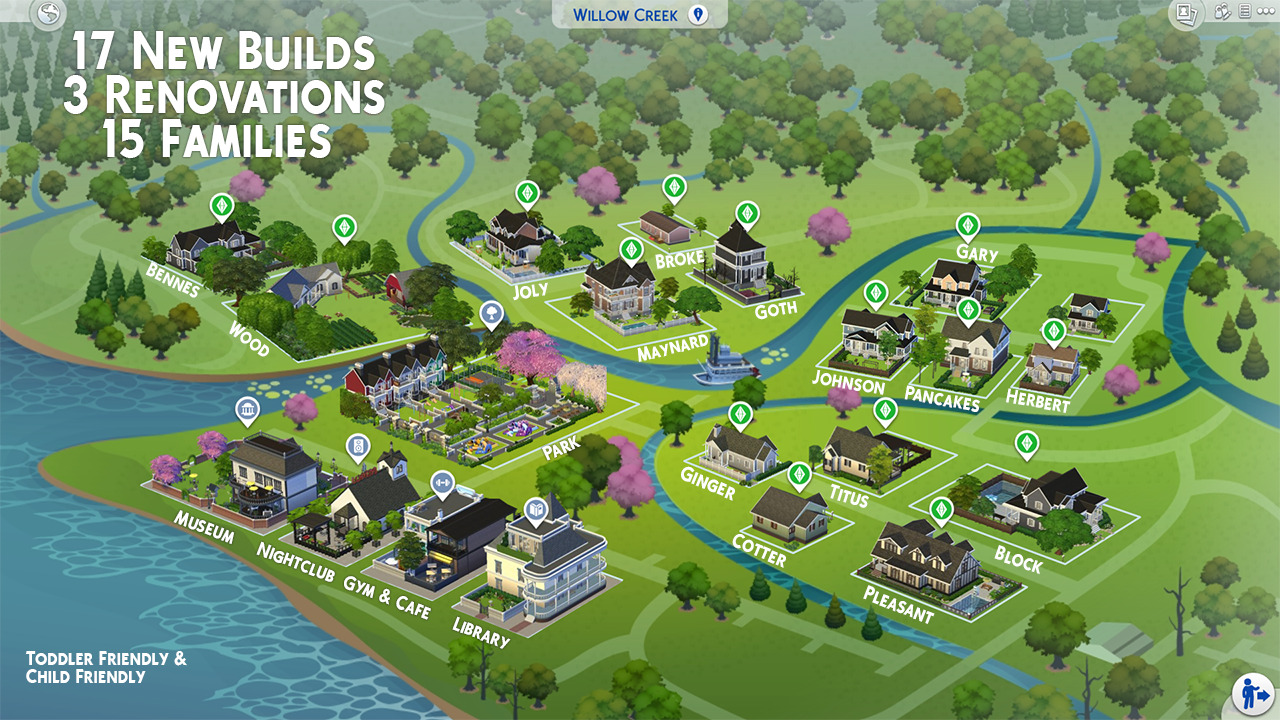Select the Museum venue marker
Screen dimensions: 1280x720
click(246, 410)
